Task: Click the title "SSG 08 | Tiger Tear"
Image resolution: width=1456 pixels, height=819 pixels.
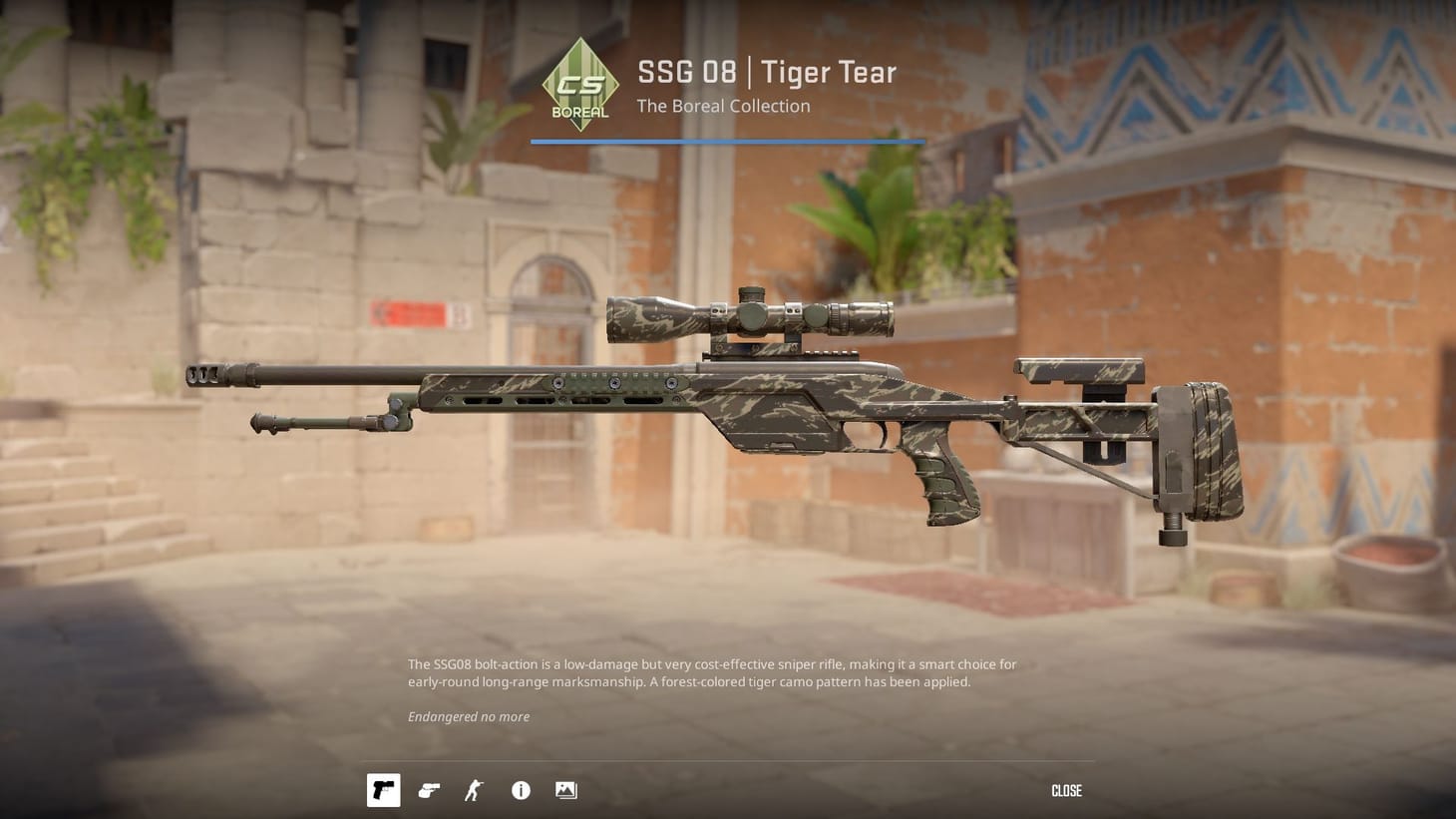Action: point(766,71)
